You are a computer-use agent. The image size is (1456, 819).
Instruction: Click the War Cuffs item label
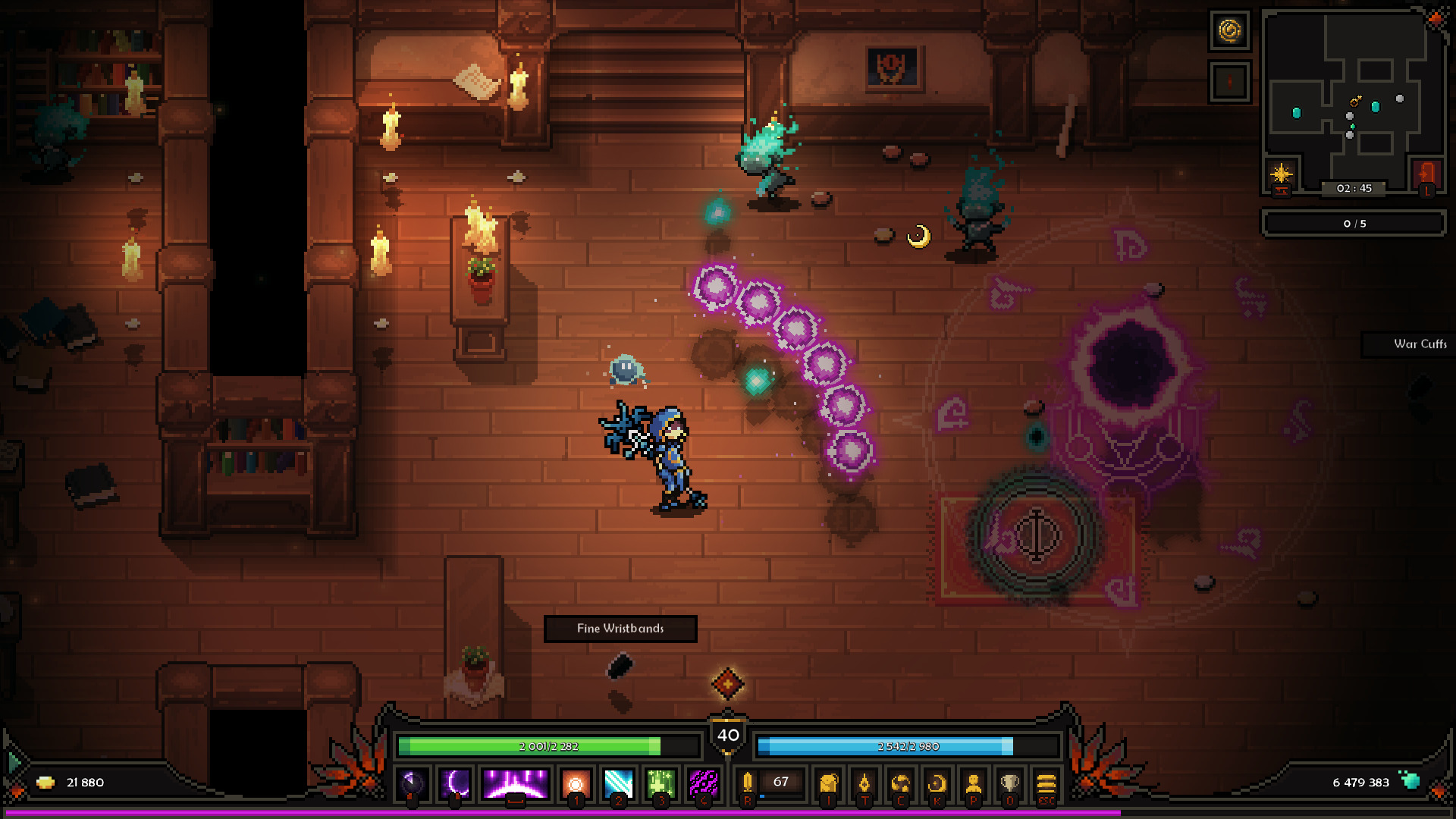[1420, 345]
